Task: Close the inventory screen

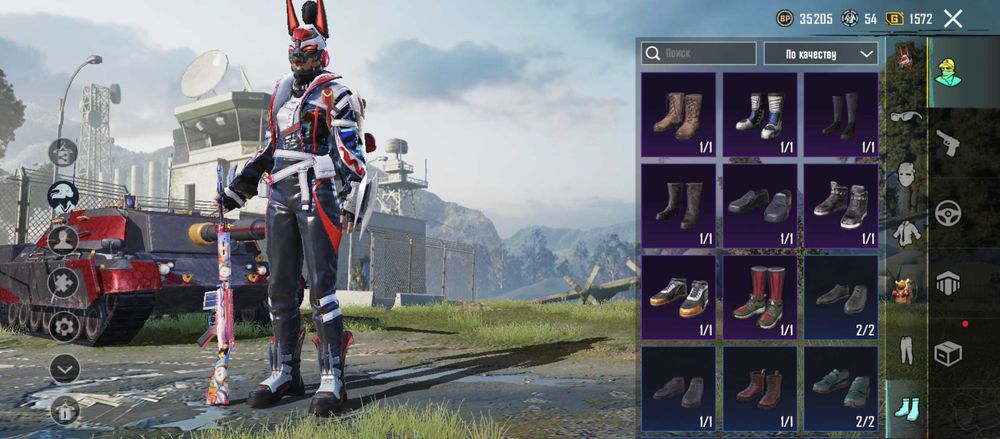Action: tap(953, 18)
